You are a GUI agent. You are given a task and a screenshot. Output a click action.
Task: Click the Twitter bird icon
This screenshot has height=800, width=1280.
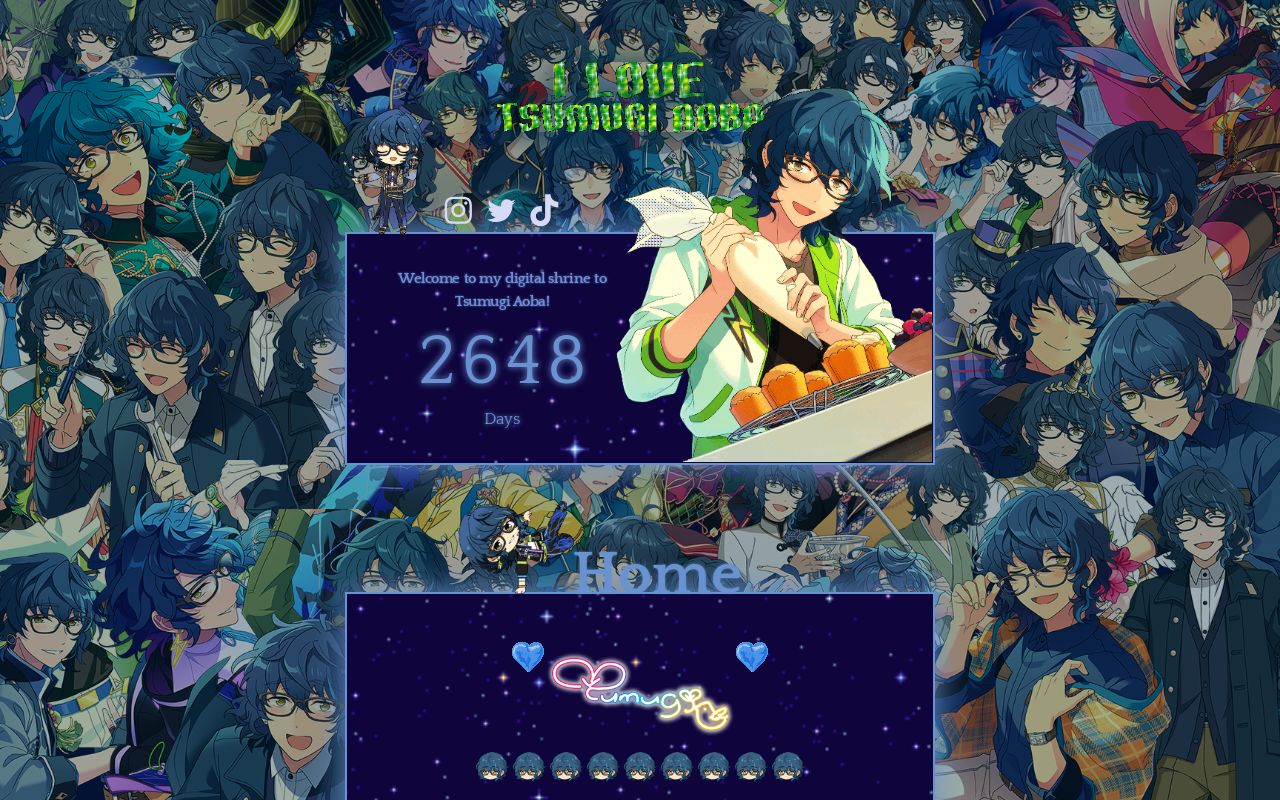click(x=500, y=210)
